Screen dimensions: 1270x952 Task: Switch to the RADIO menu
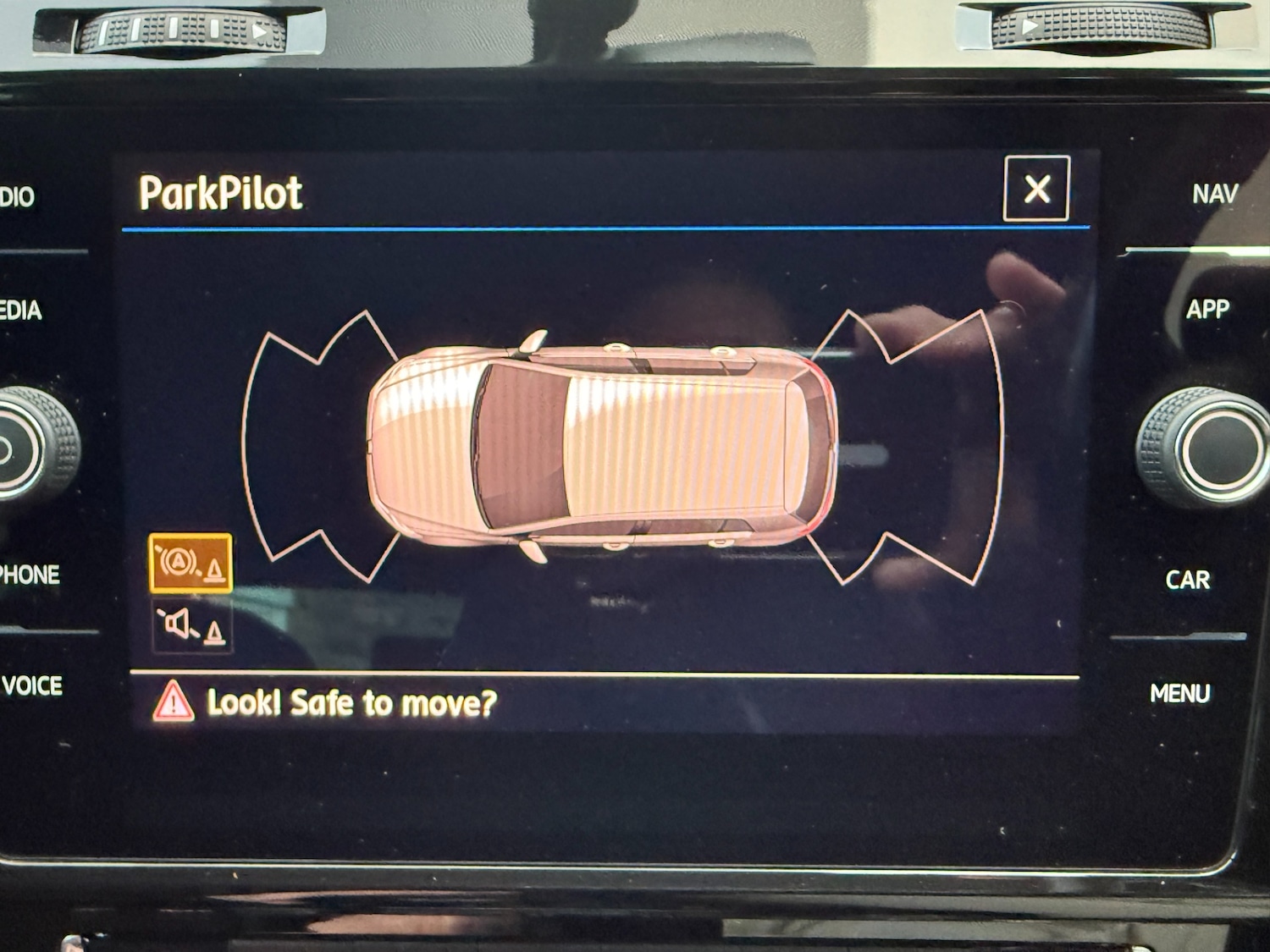(17, 197)
